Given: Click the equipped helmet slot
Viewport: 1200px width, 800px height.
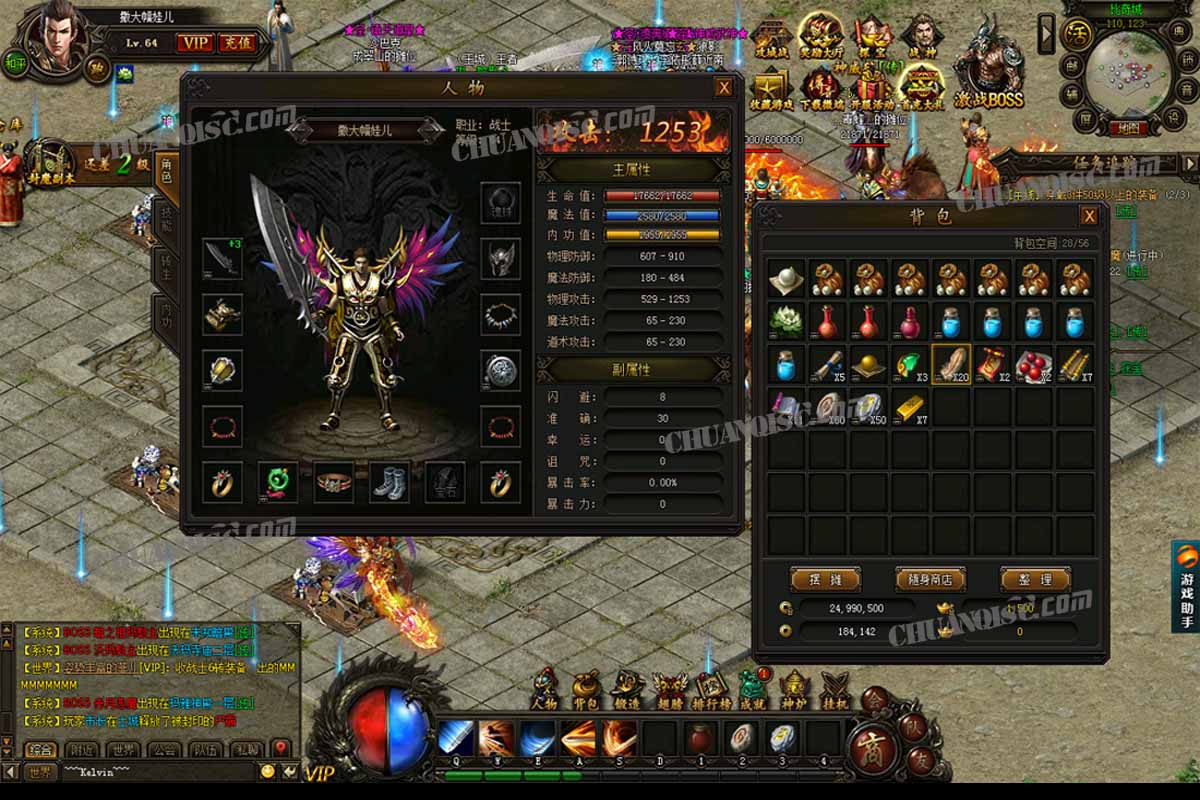Looking at the screenshot, I should [x=500, y=259].
